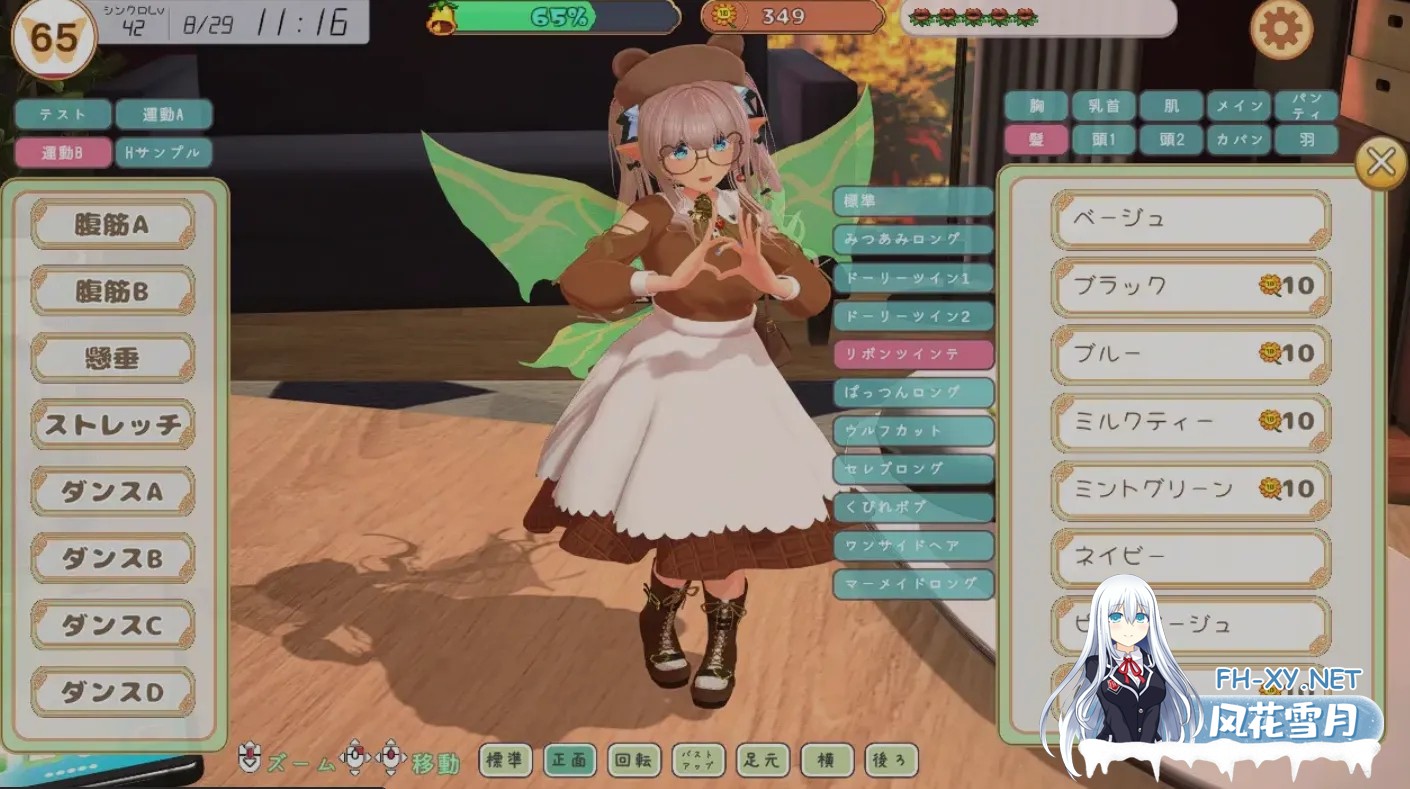The width and height of the screenshot is (1410, 789).
Task: Play the ダンスD dance
Action: tap(112, 691)
